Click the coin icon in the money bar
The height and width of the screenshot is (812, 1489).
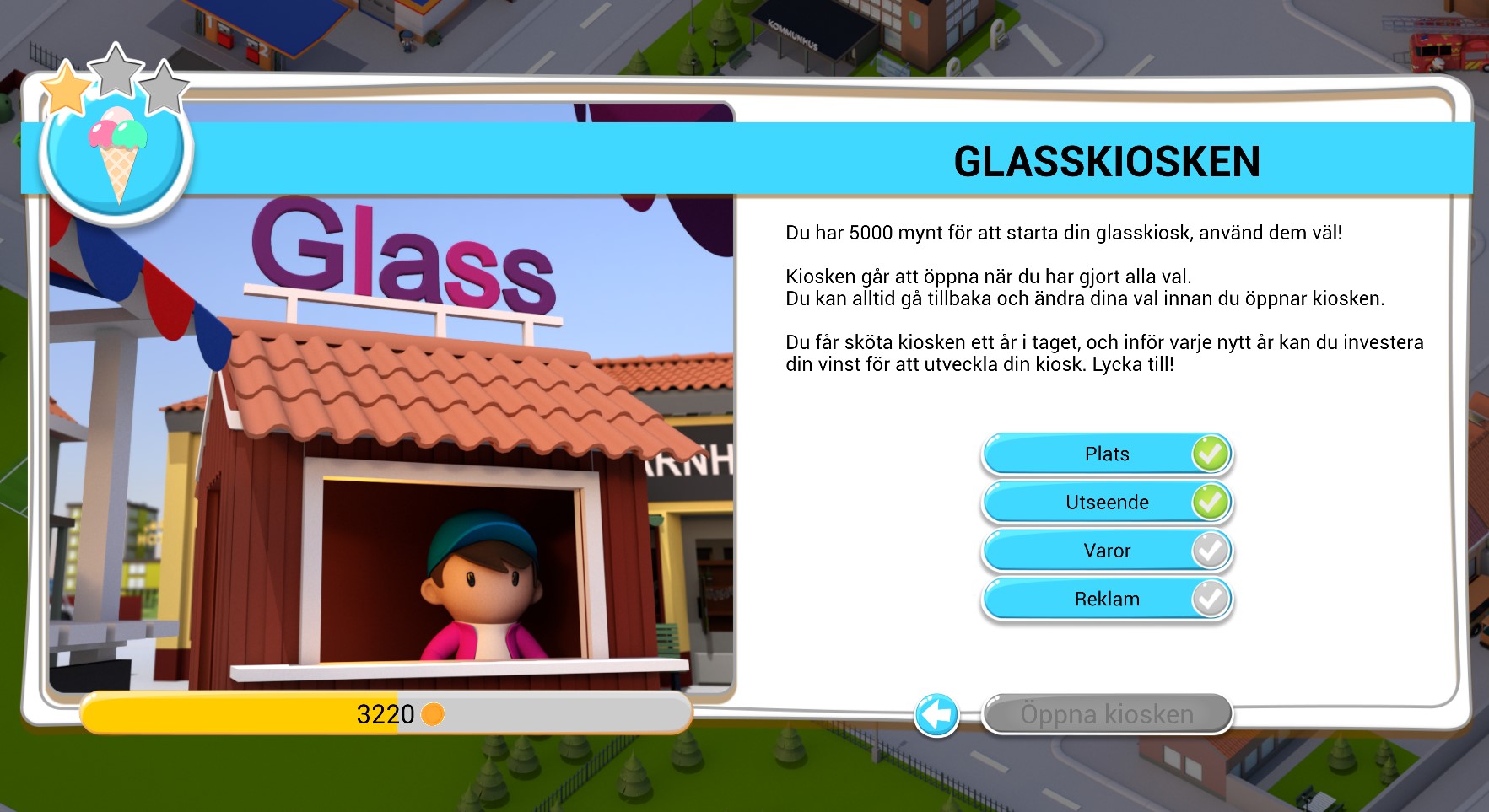(x=434, y=715)
